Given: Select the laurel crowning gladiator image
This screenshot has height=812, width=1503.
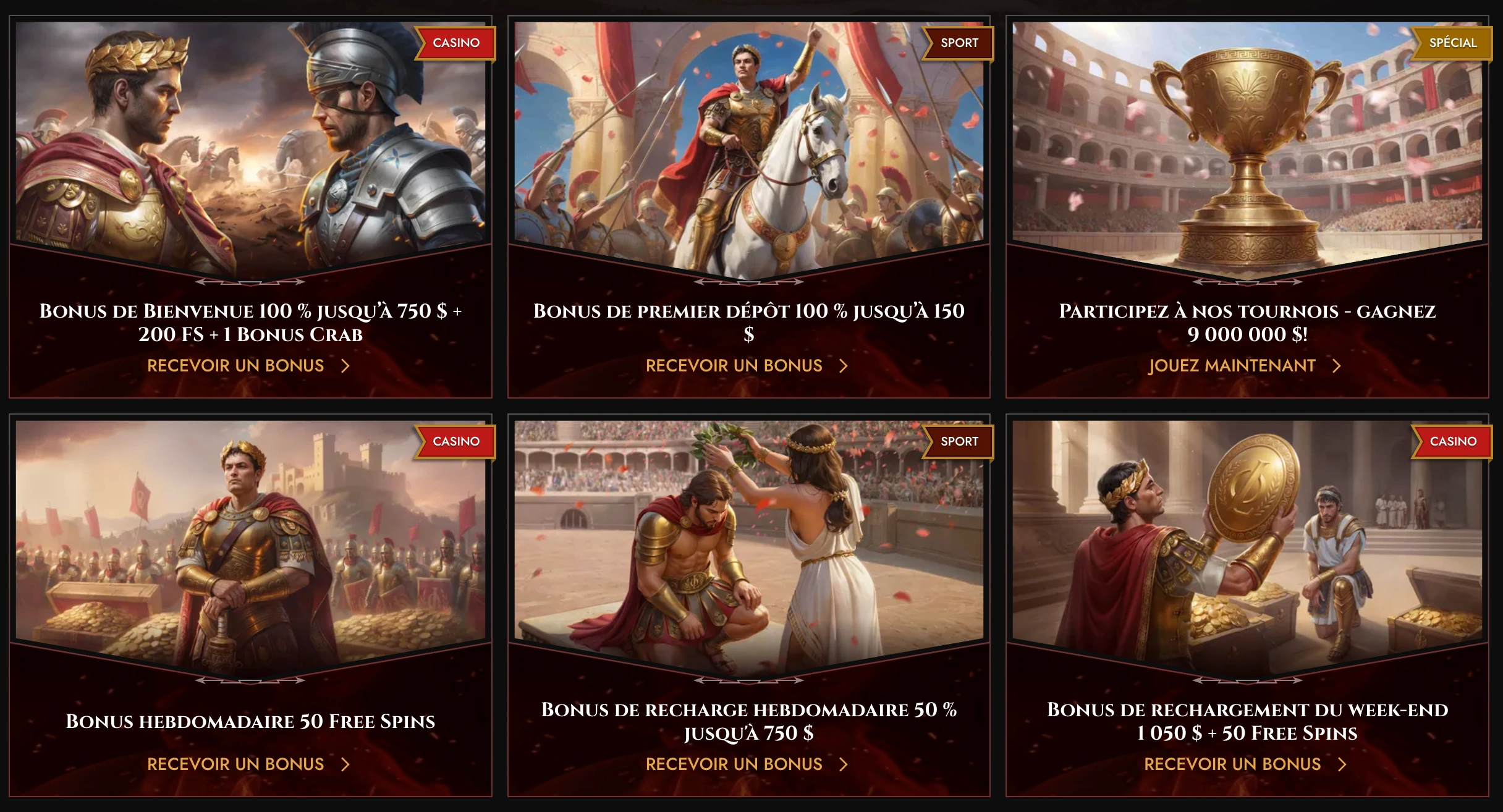Looking at the screenshot, I should pos(748,538).
